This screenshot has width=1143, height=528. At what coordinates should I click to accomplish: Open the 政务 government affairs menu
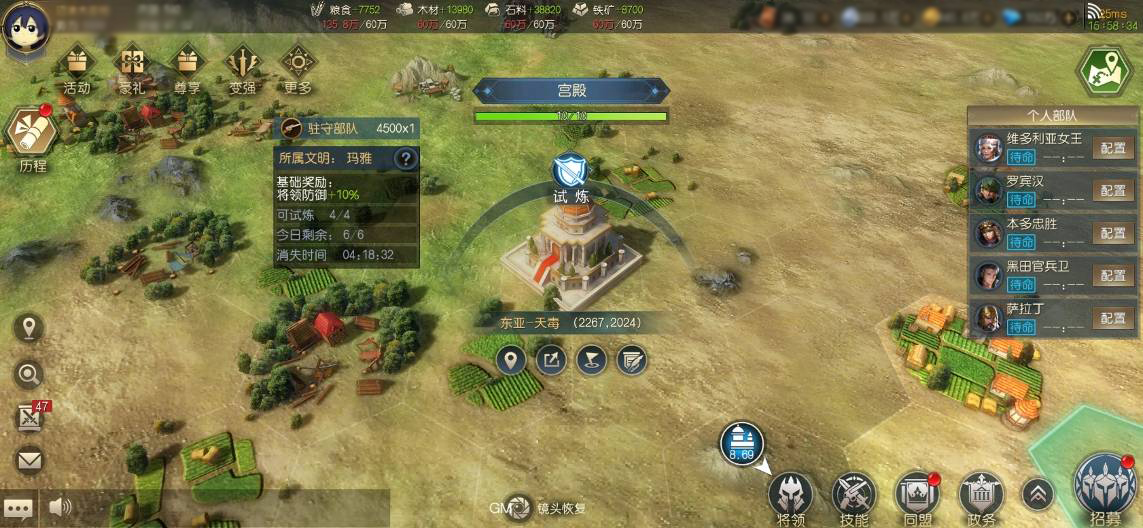click(981, 495)
